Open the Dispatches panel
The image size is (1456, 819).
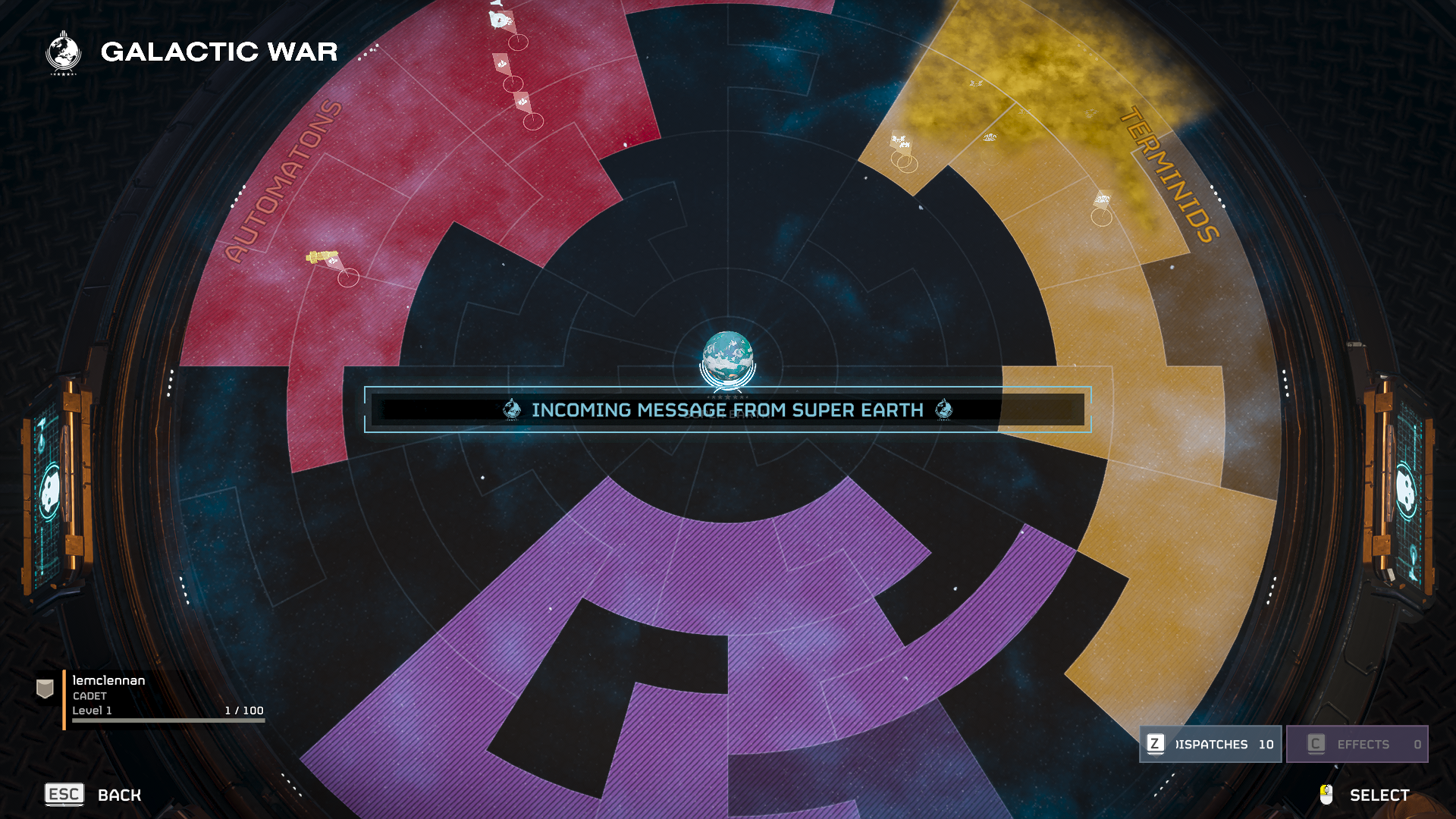pos(1210,744)
